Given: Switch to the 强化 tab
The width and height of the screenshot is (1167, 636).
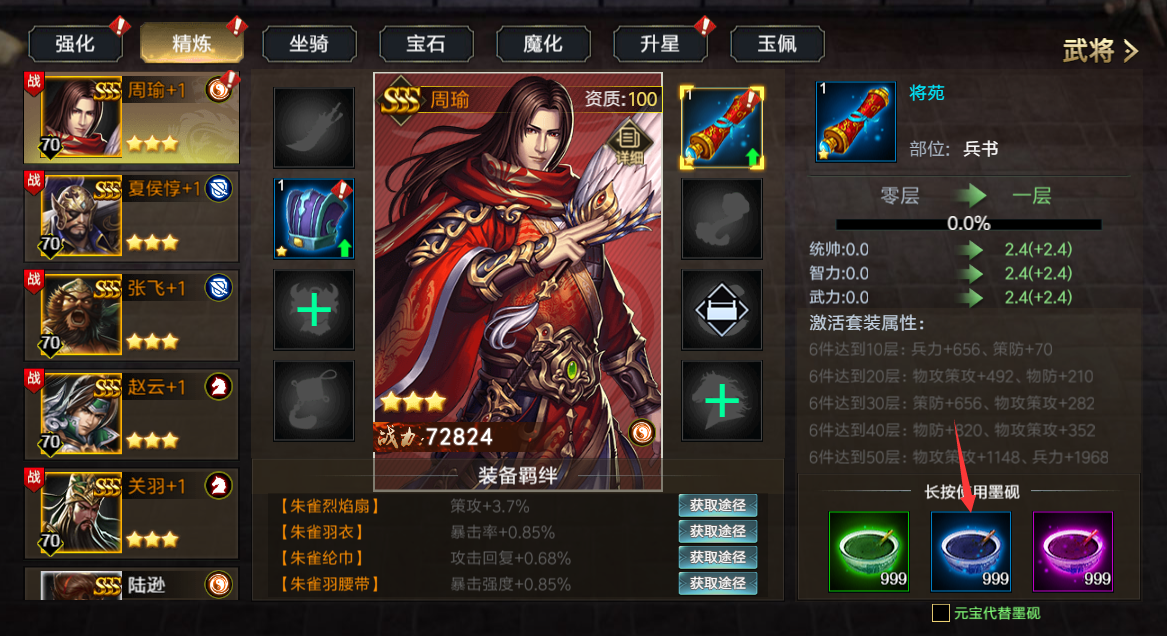Looking at the screenshot, I should (75, 44).
